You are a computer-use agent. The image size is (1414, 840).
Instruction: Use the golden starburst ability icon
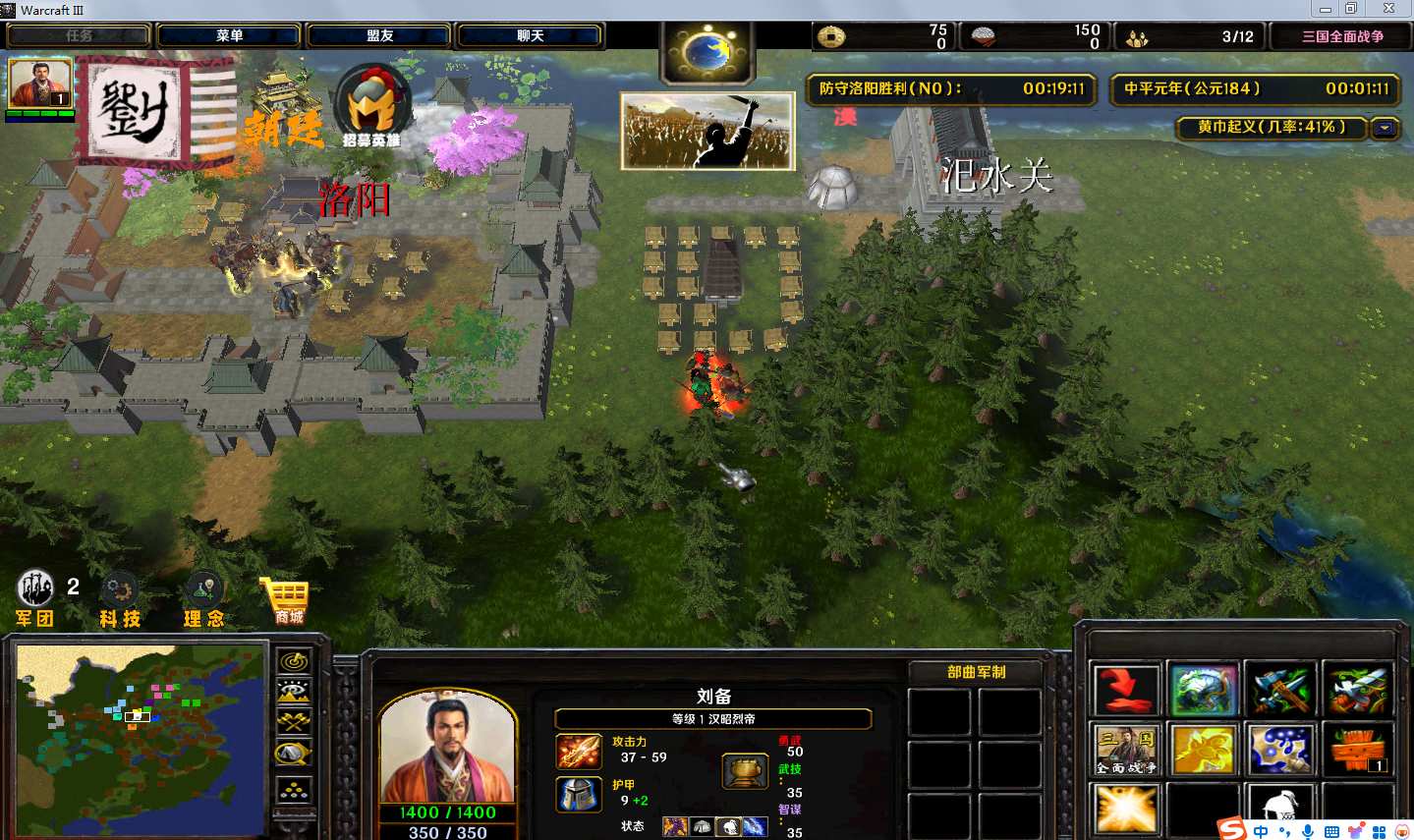point(1126,810)
